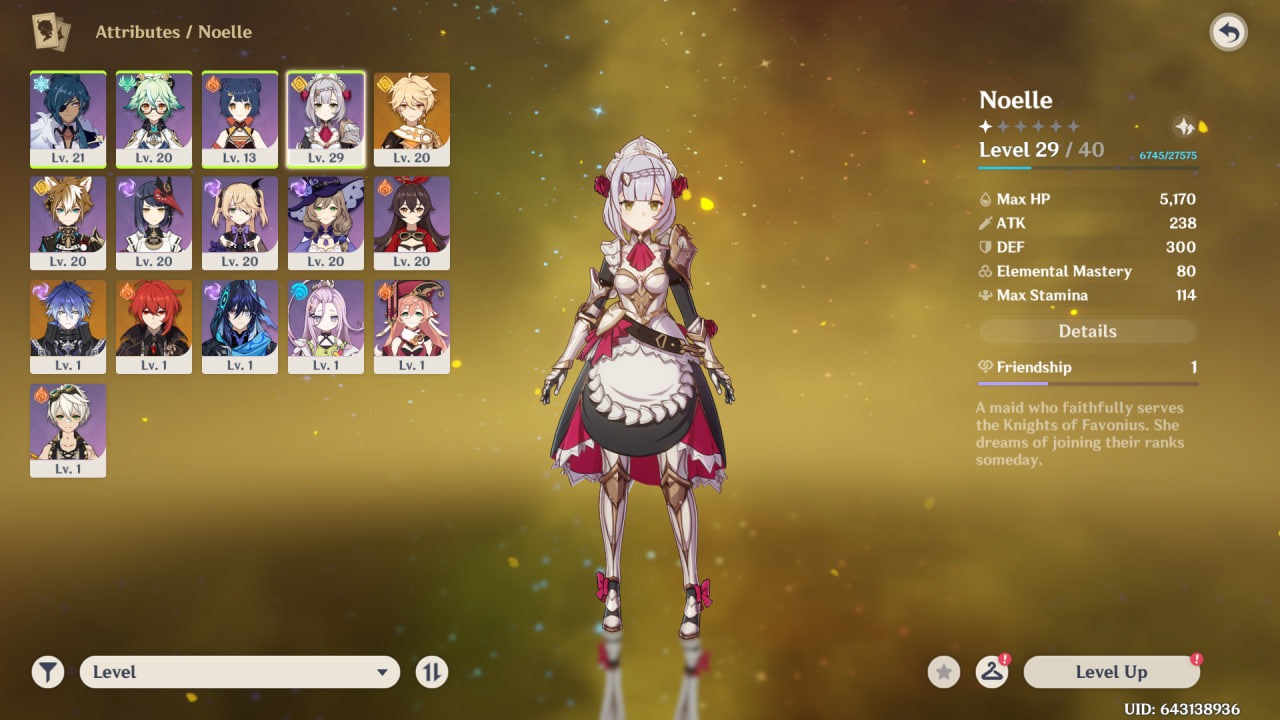Expand the Level sort dropdown
The width and height of the screenshot is (1280, 720).
240,672
